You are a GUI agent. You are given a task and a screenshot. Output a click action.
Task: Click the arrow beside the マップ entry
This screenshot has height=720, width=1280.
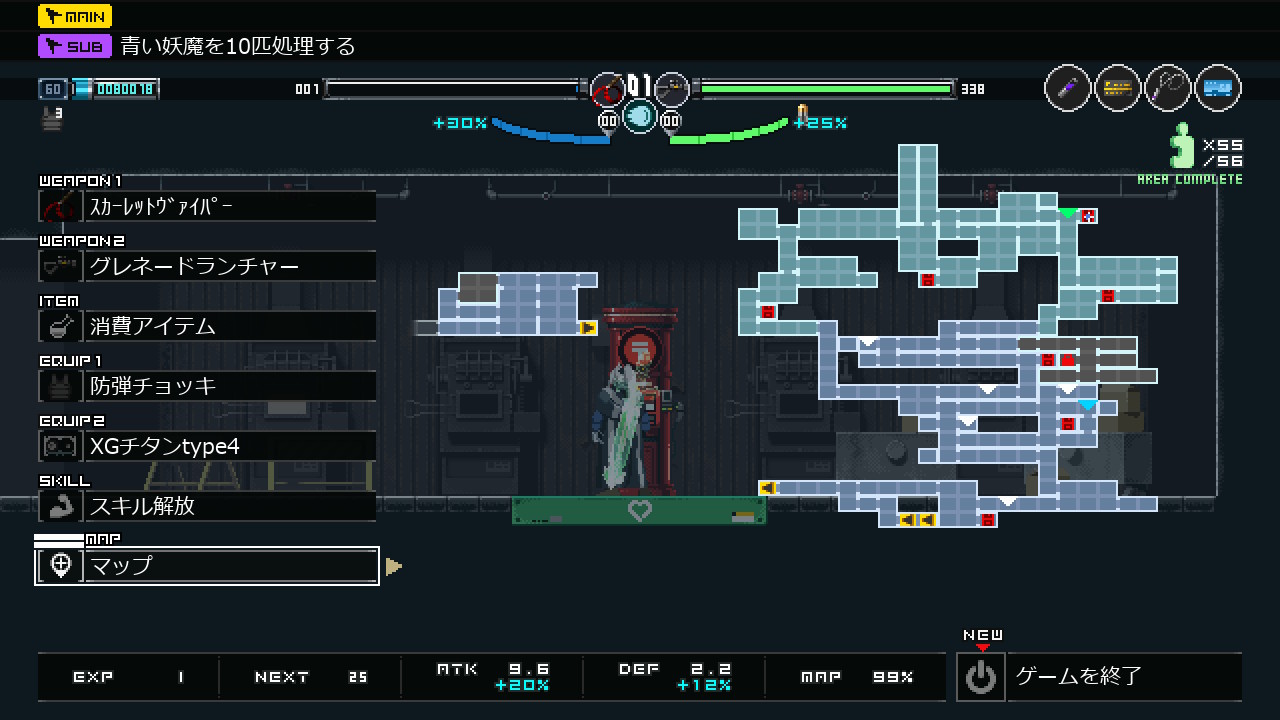click(x=393, y=567)
